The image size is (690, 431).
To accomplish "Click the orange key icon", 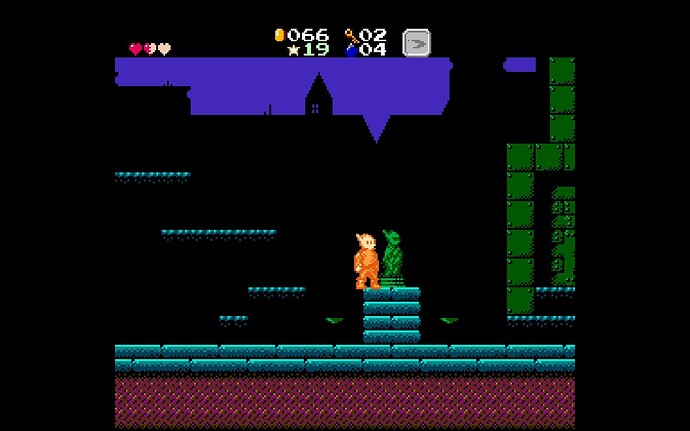I will tap(351, 35).
